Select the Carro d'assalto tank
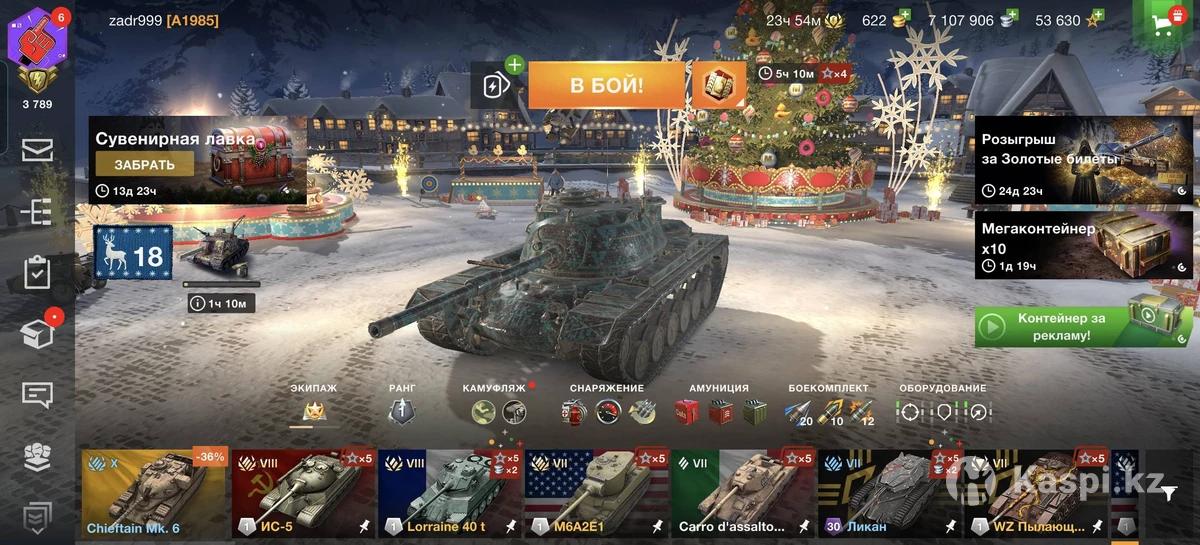 (743, 493)
